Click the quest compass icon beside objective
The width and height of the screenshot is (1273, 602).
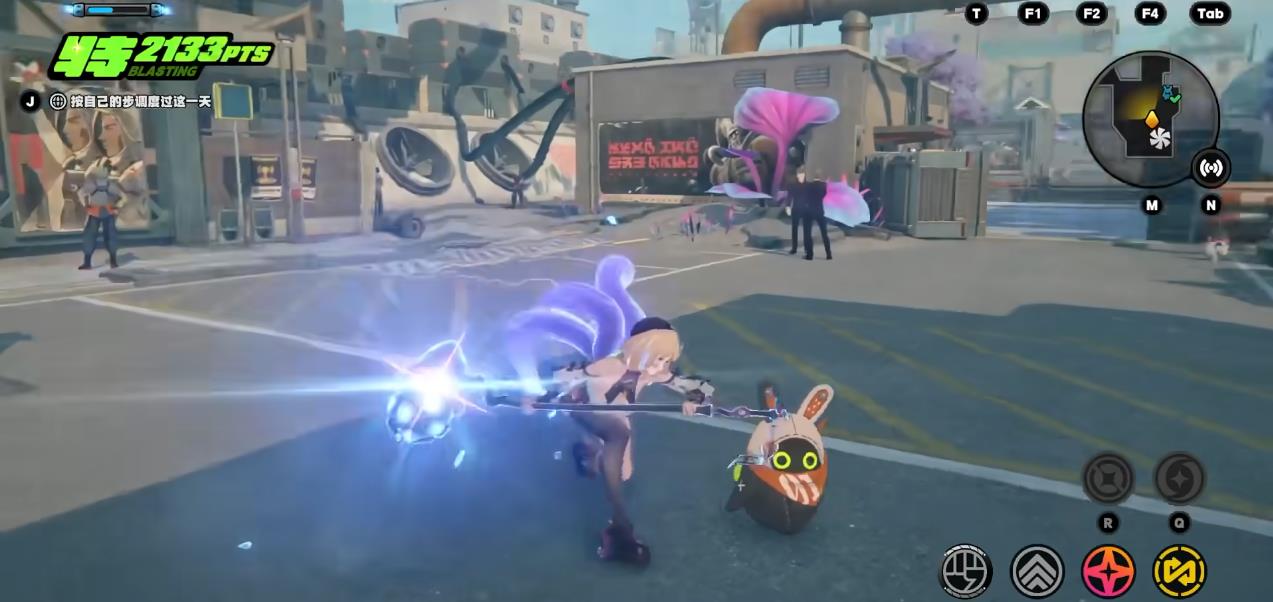click(57, 101)
